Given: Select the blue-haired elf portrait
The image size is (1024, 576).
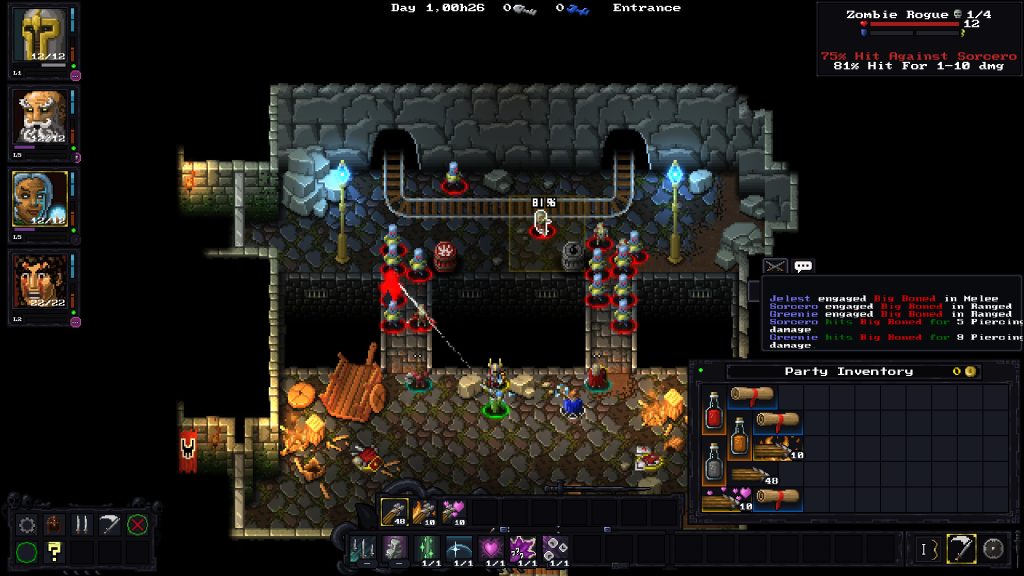Looking at the screenshot, I should coord(41,198).
